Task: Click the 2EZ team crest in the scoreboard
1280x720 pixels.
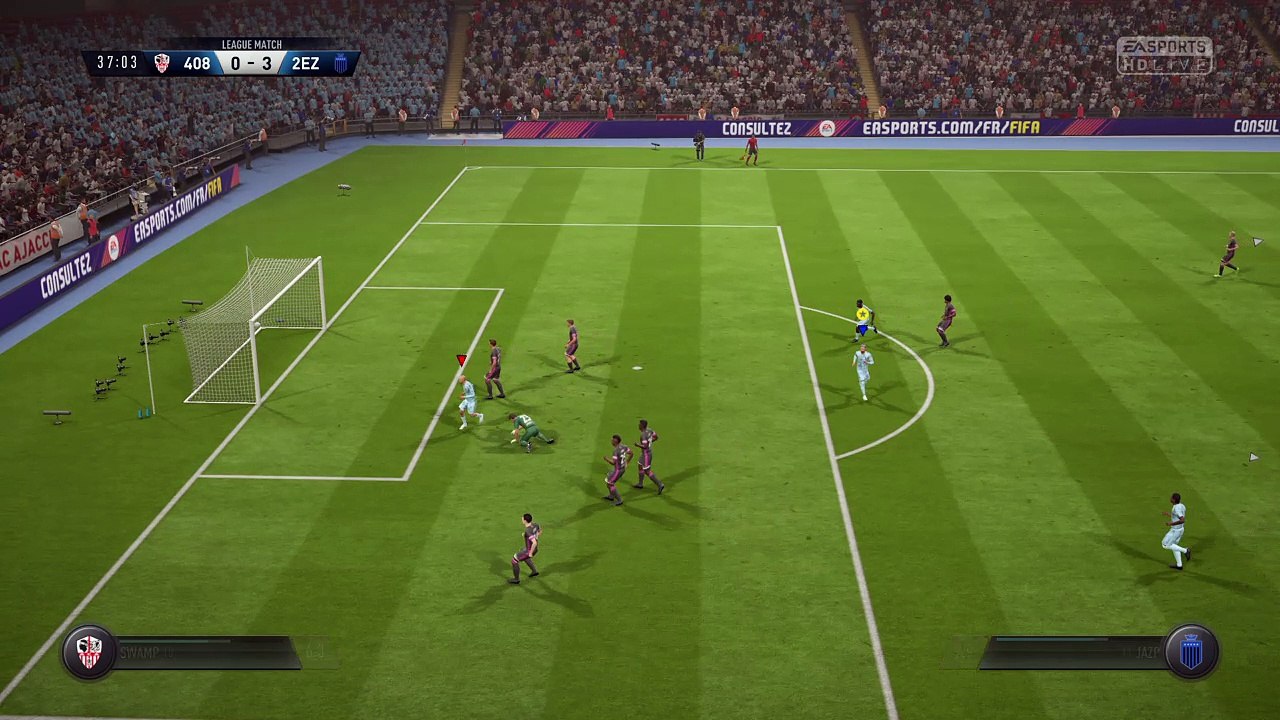Action: click(x=340, y=64)
